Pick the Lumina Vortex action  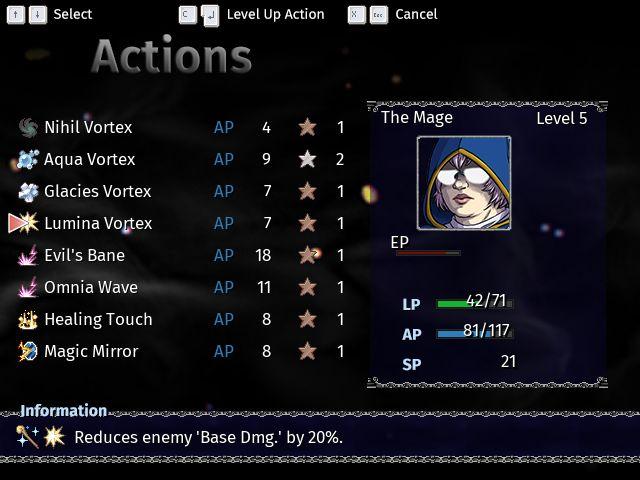click(98, 223)
